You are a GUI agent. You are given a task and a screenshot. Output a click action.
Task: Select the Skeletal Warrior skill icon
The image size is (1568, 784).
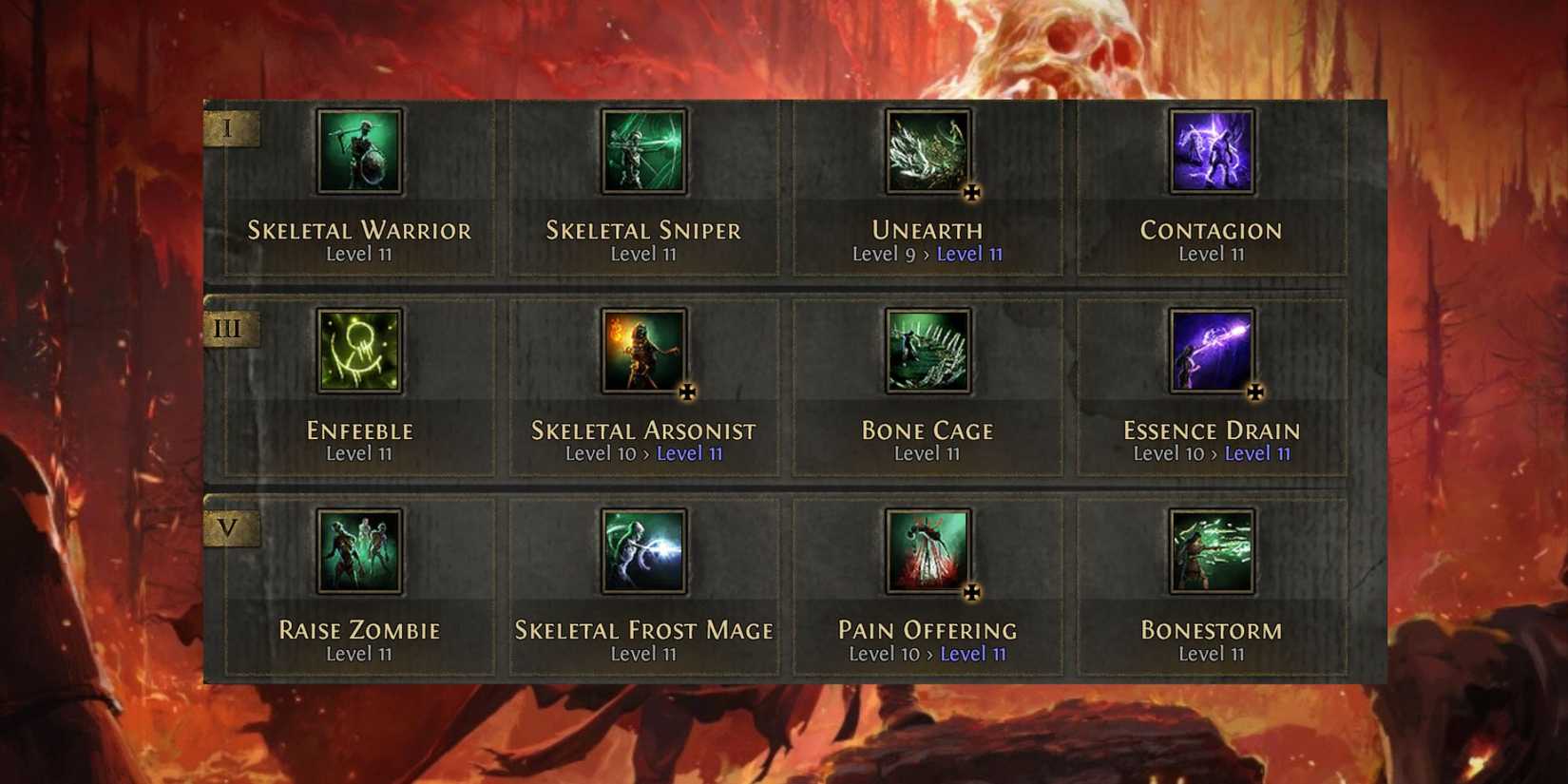[x=360, y=152]
